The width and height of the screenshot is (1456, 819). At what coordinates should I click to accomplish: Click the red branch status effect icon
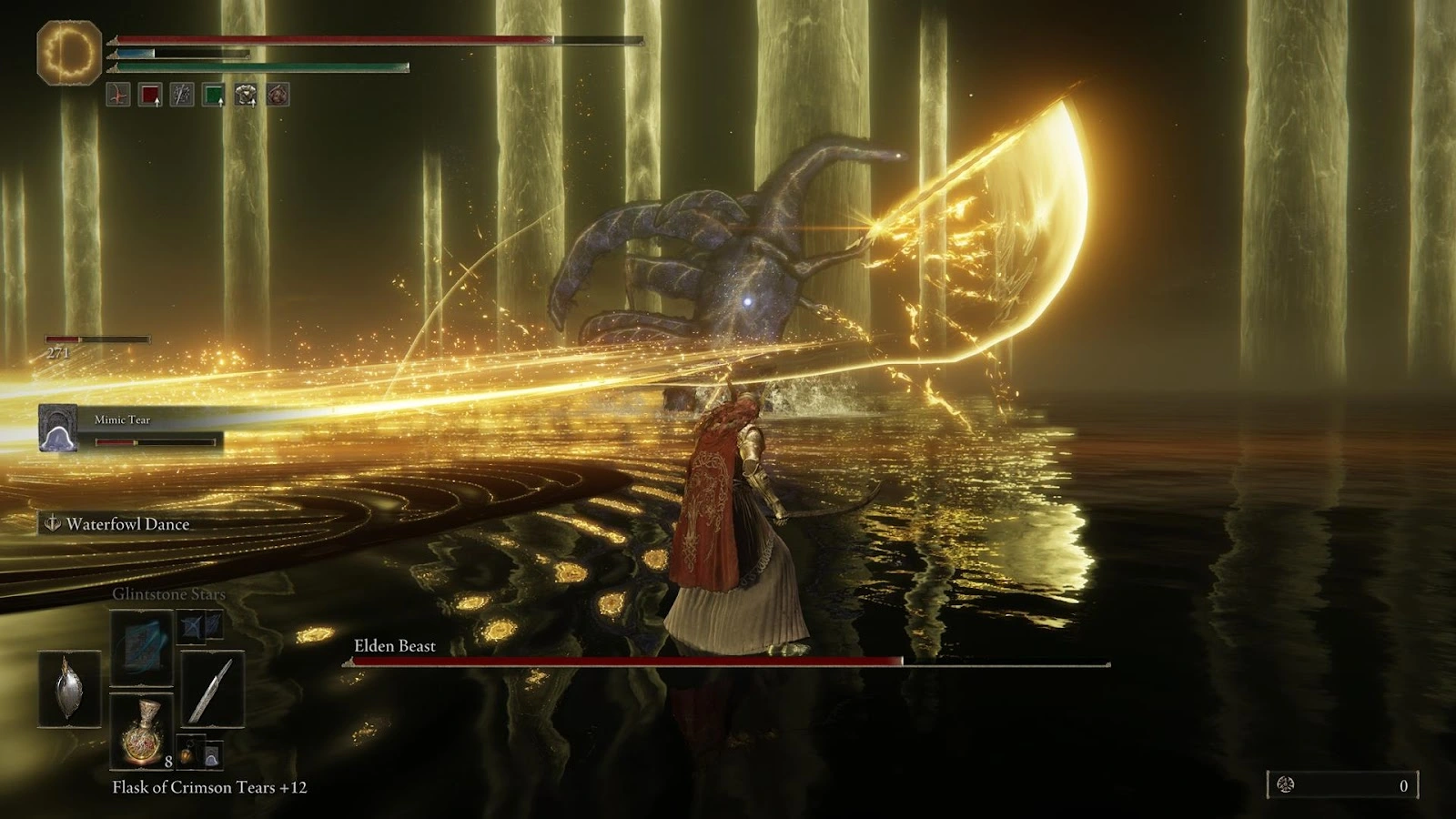tap(118, 95)
